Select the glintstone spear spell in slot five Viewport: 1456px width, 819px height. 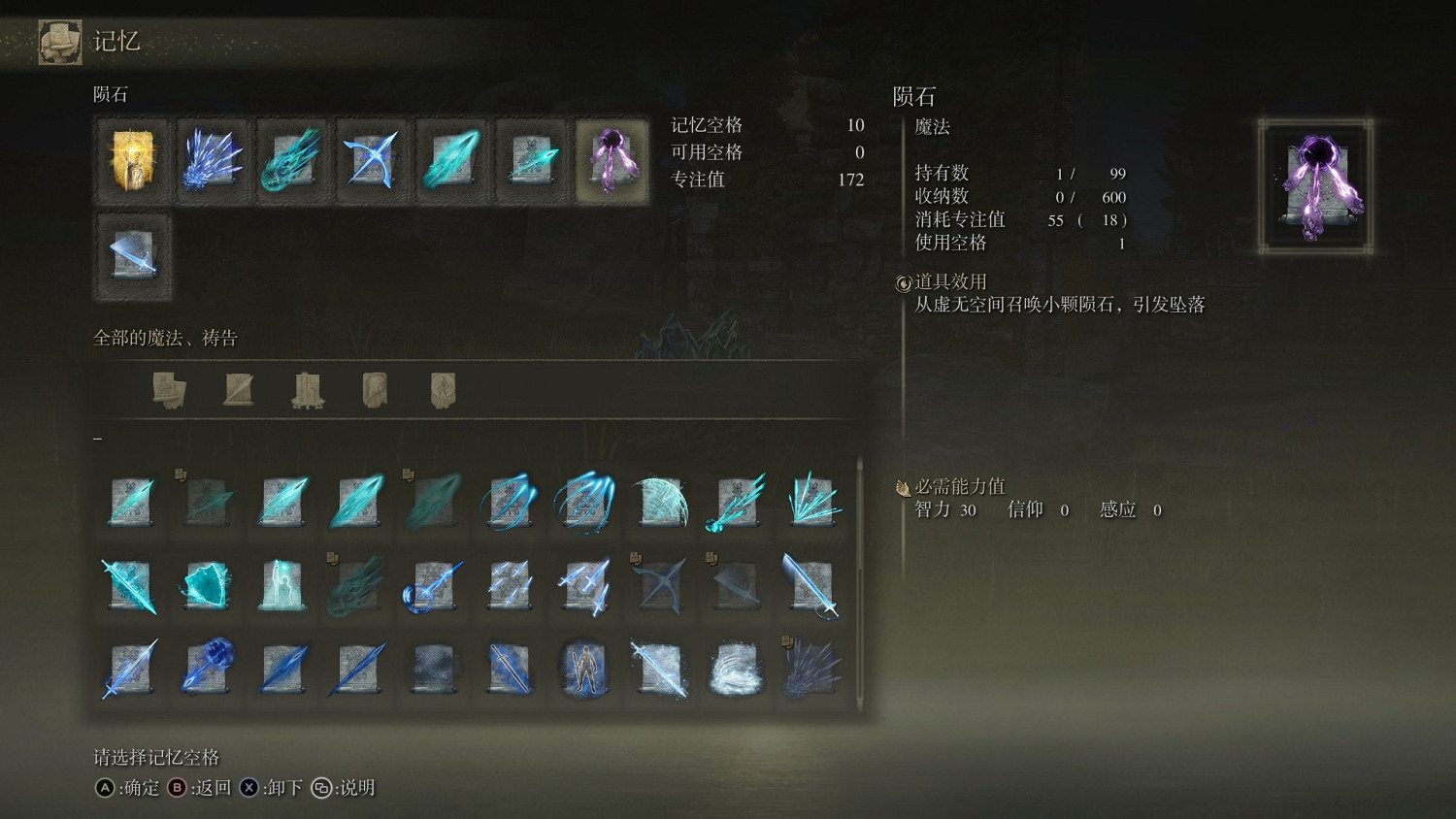(x=451, y=160)
